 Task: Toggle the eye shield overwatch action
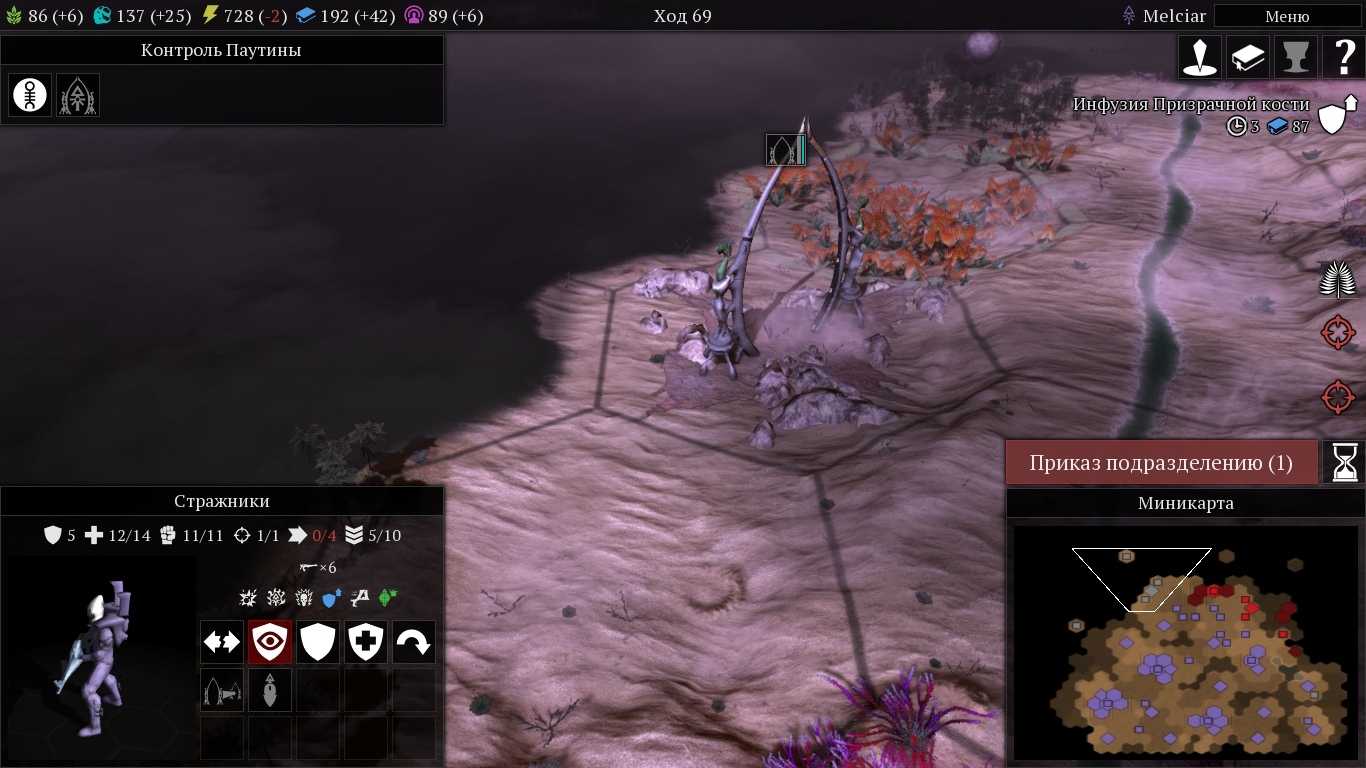[x=270, y=642]
